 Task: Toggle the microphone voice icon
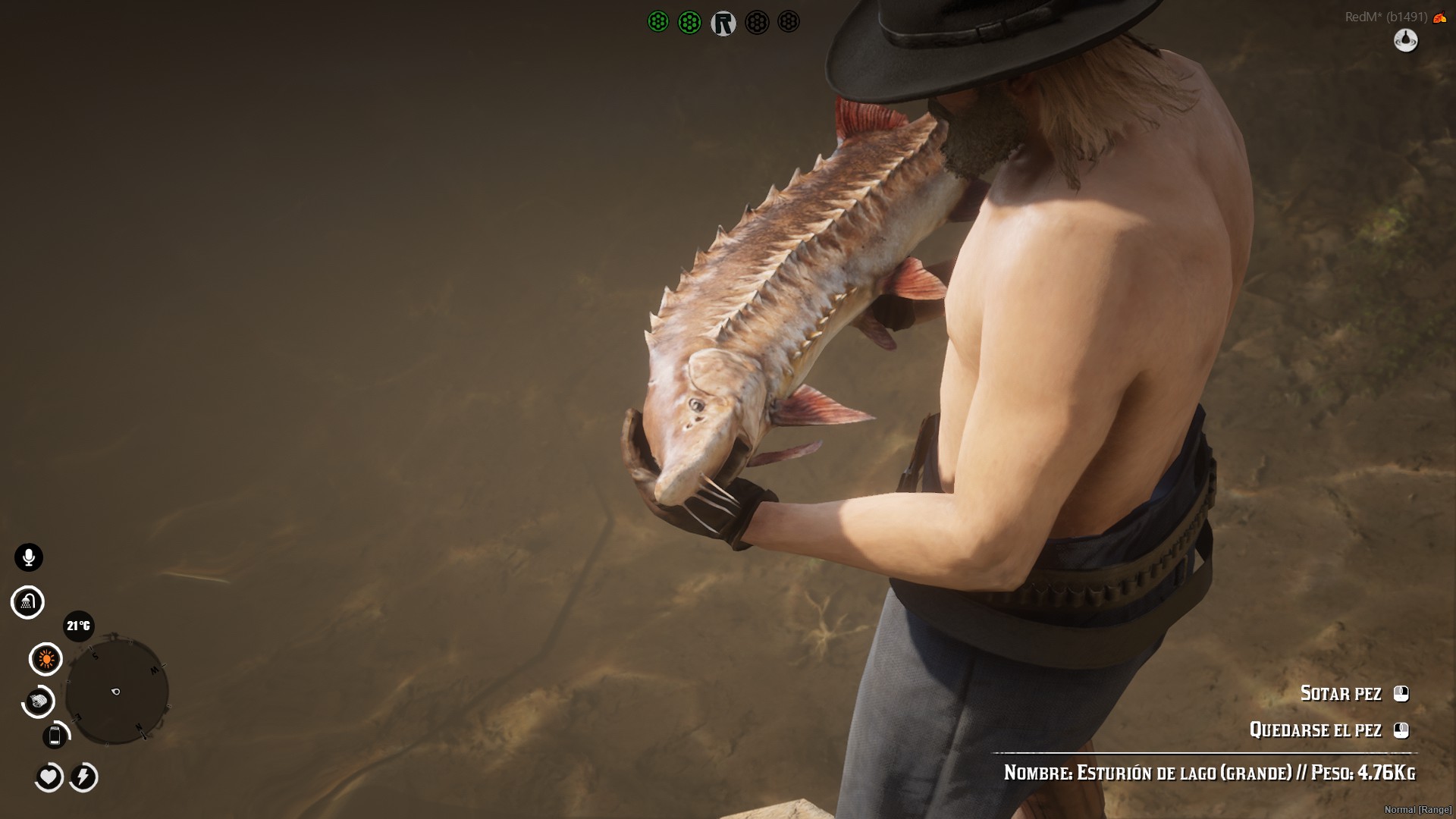(29, 557)
